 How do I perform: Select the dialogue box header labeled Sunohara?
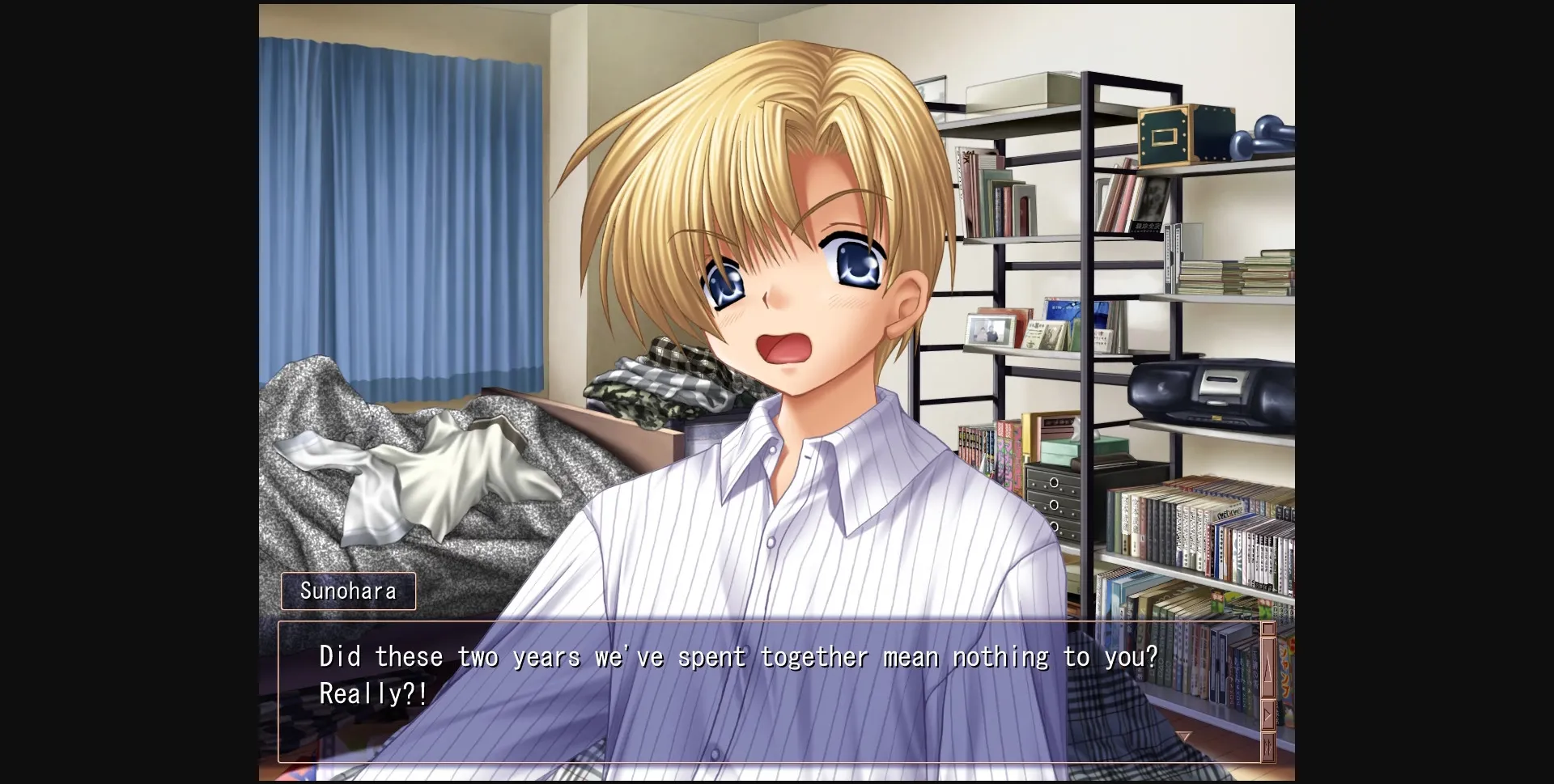(348, 591)
